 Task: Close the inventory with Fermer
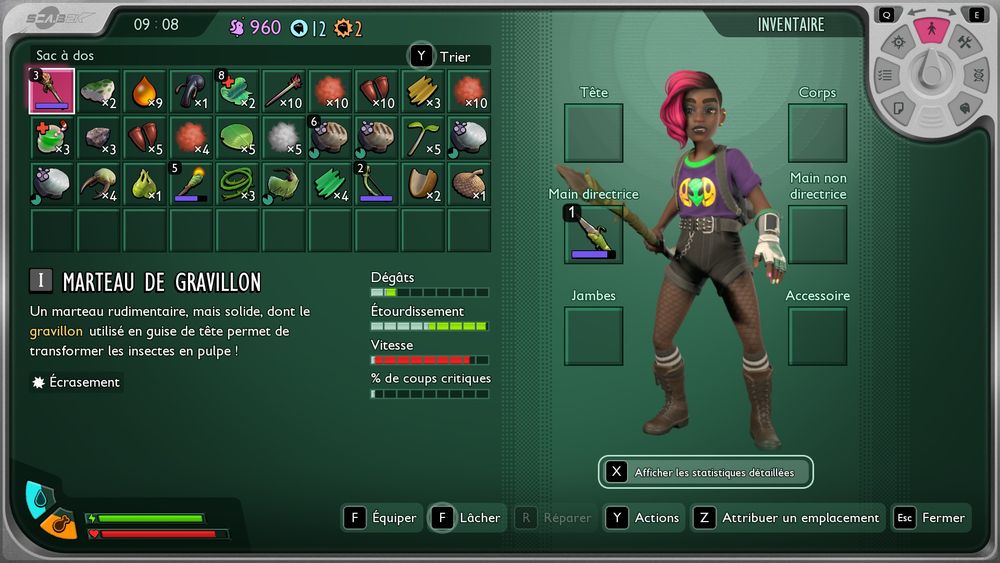pyautogui.click(x=931, y=518)
